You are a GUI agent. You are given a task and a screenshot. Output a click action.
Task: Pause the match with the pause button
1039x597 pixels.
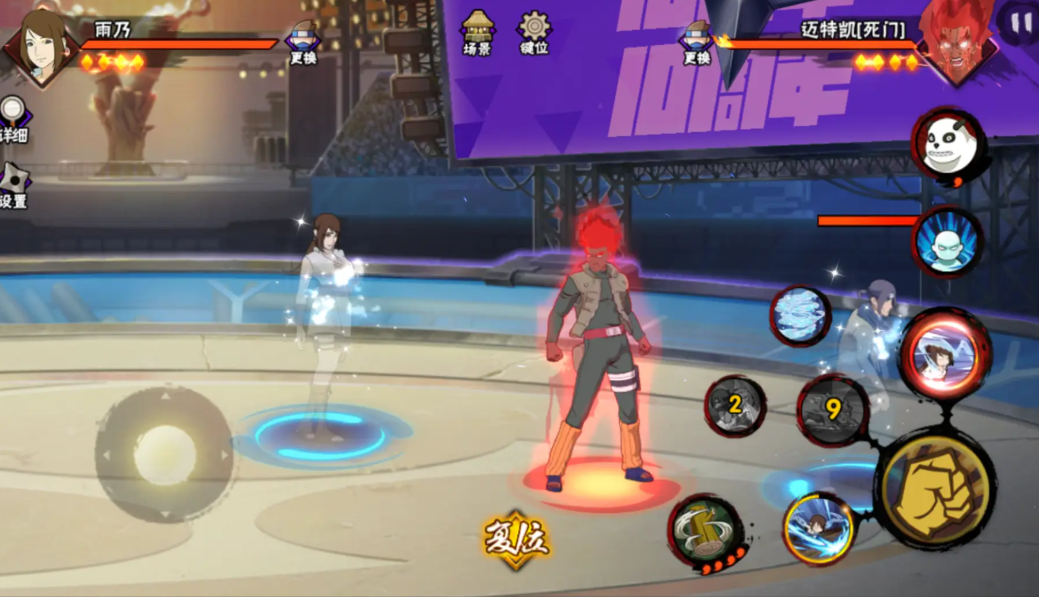point(1020,22)
